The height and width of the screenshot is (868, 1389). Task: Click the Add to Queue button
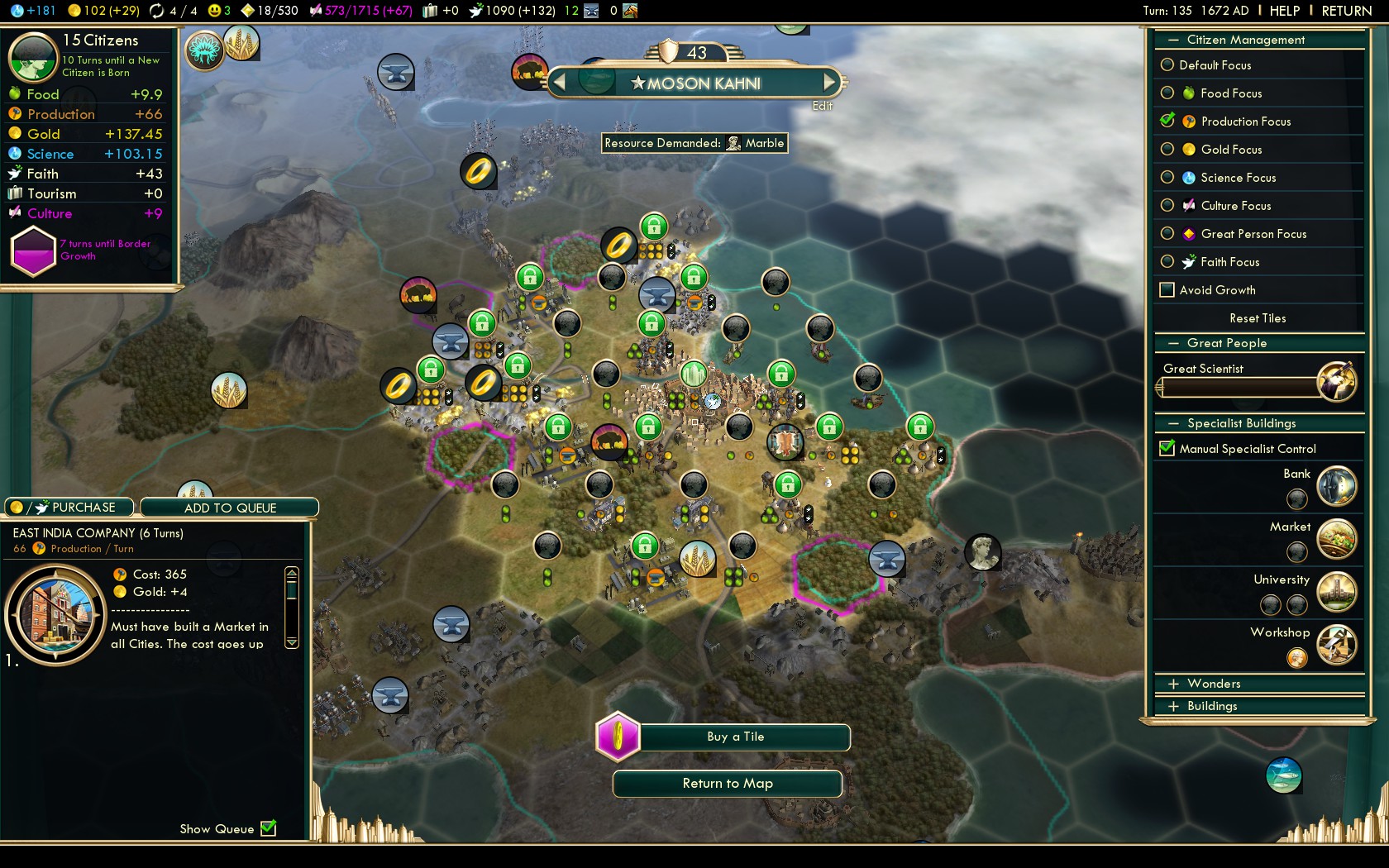tap(230, 508)
